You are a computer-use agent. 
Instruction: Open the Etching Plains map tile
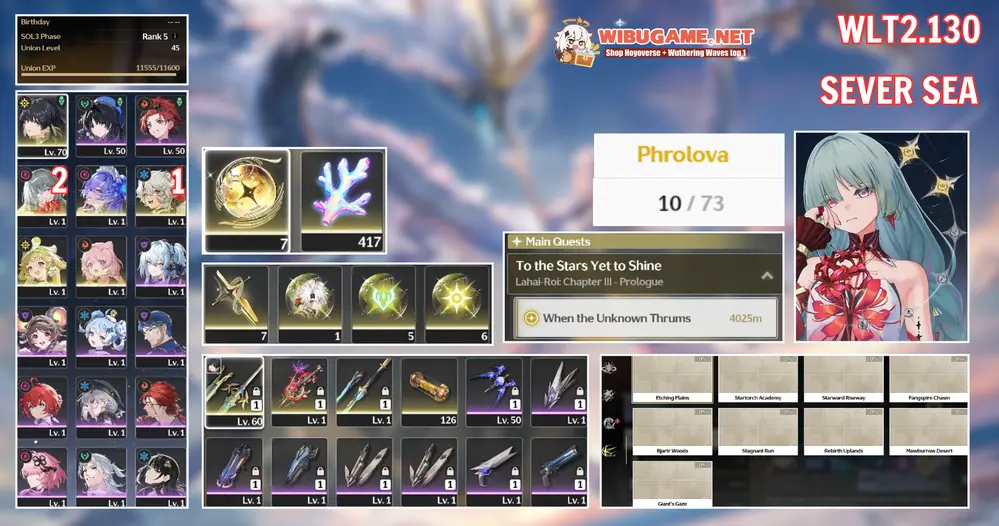[672, 379]
